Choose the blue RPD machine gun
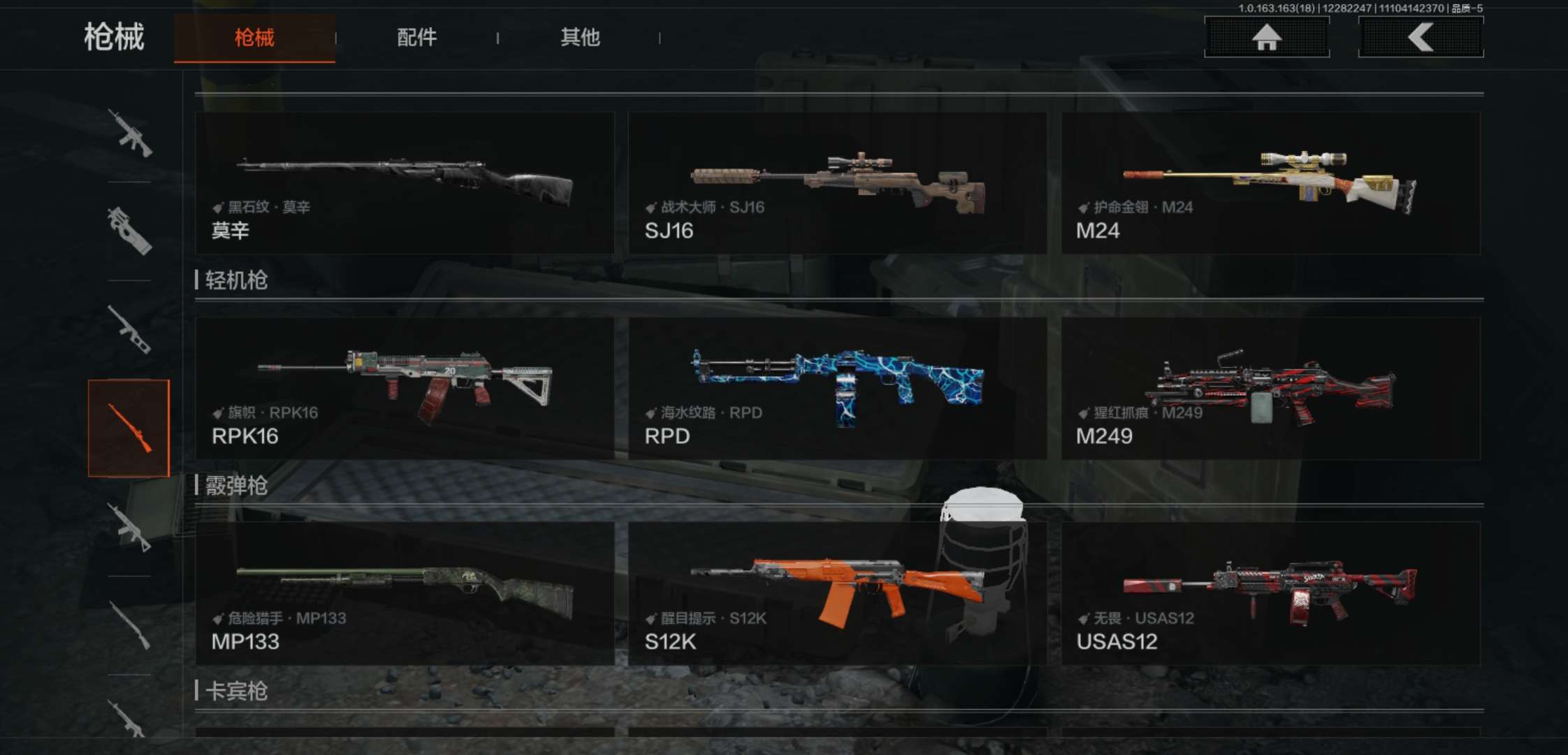 tap(837, 389)
